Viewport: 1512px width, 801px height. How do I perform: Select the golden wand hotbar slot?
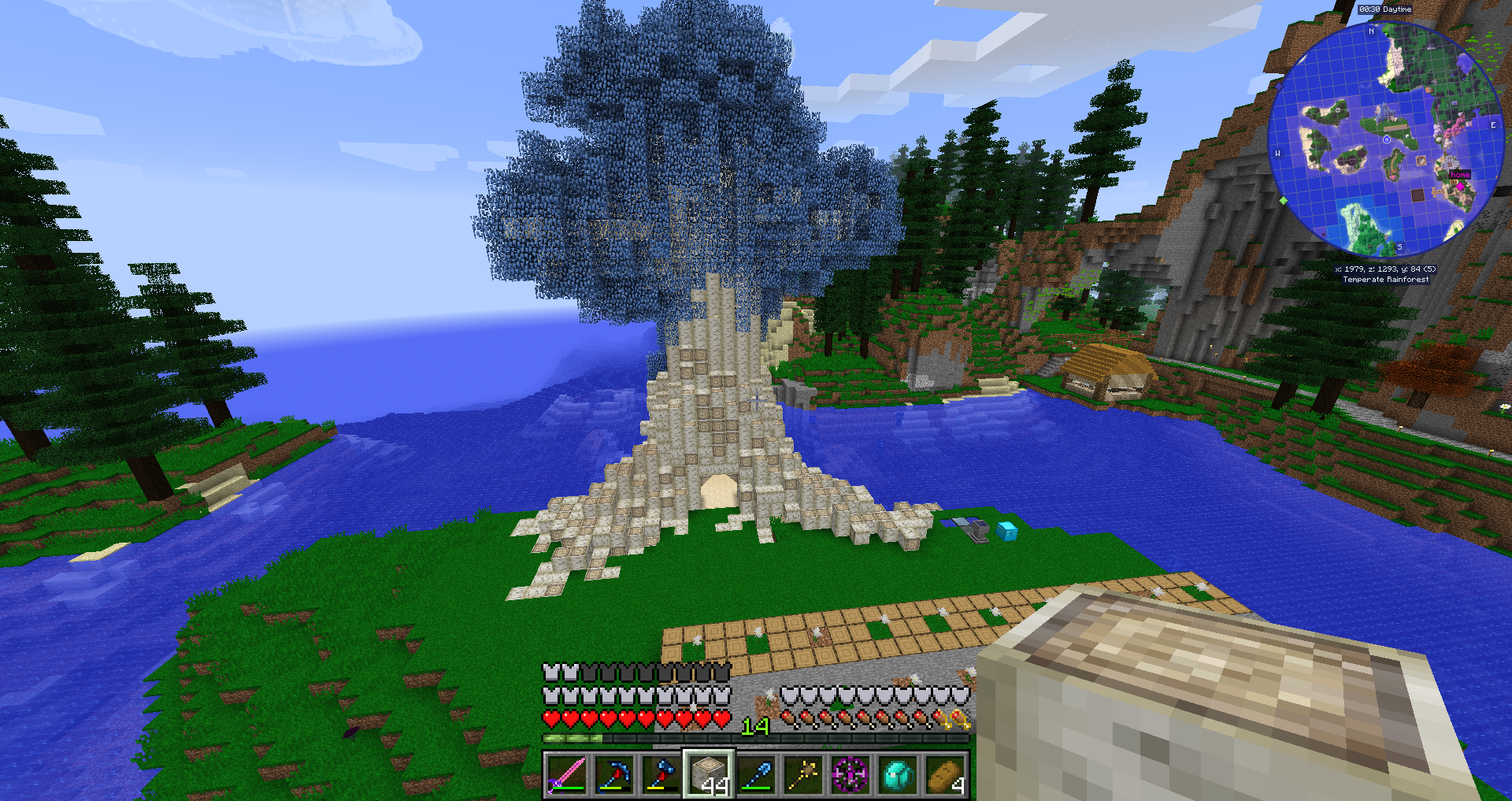tap(803, 775)
